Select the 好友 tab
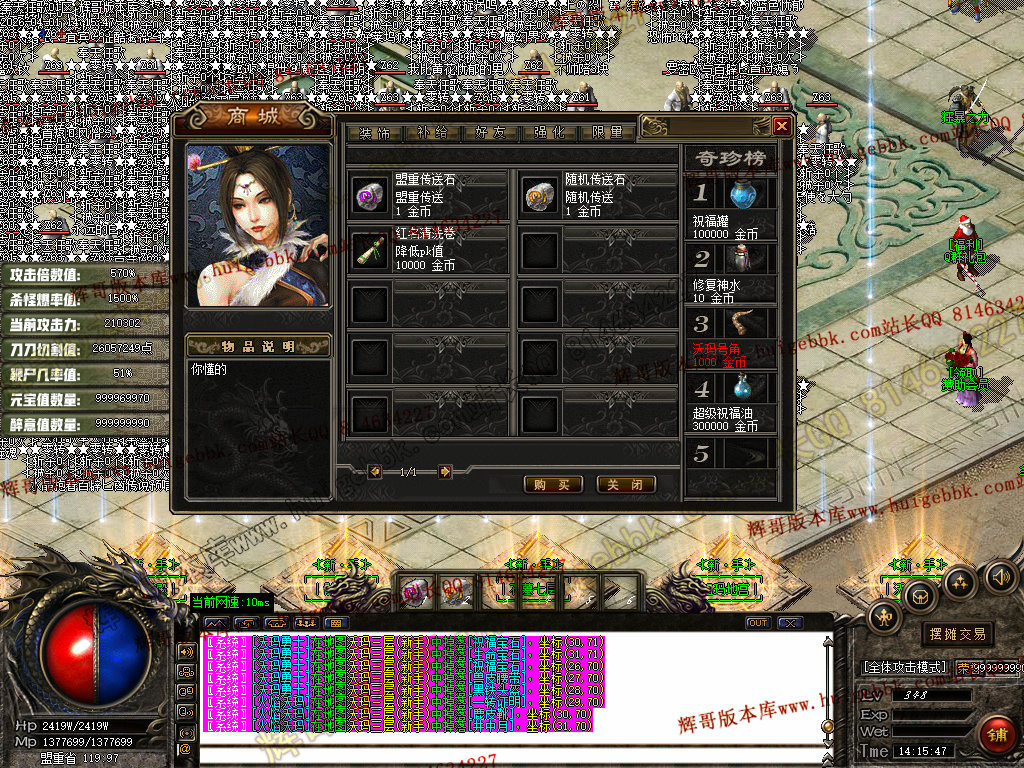 click(x=491, y=133)
